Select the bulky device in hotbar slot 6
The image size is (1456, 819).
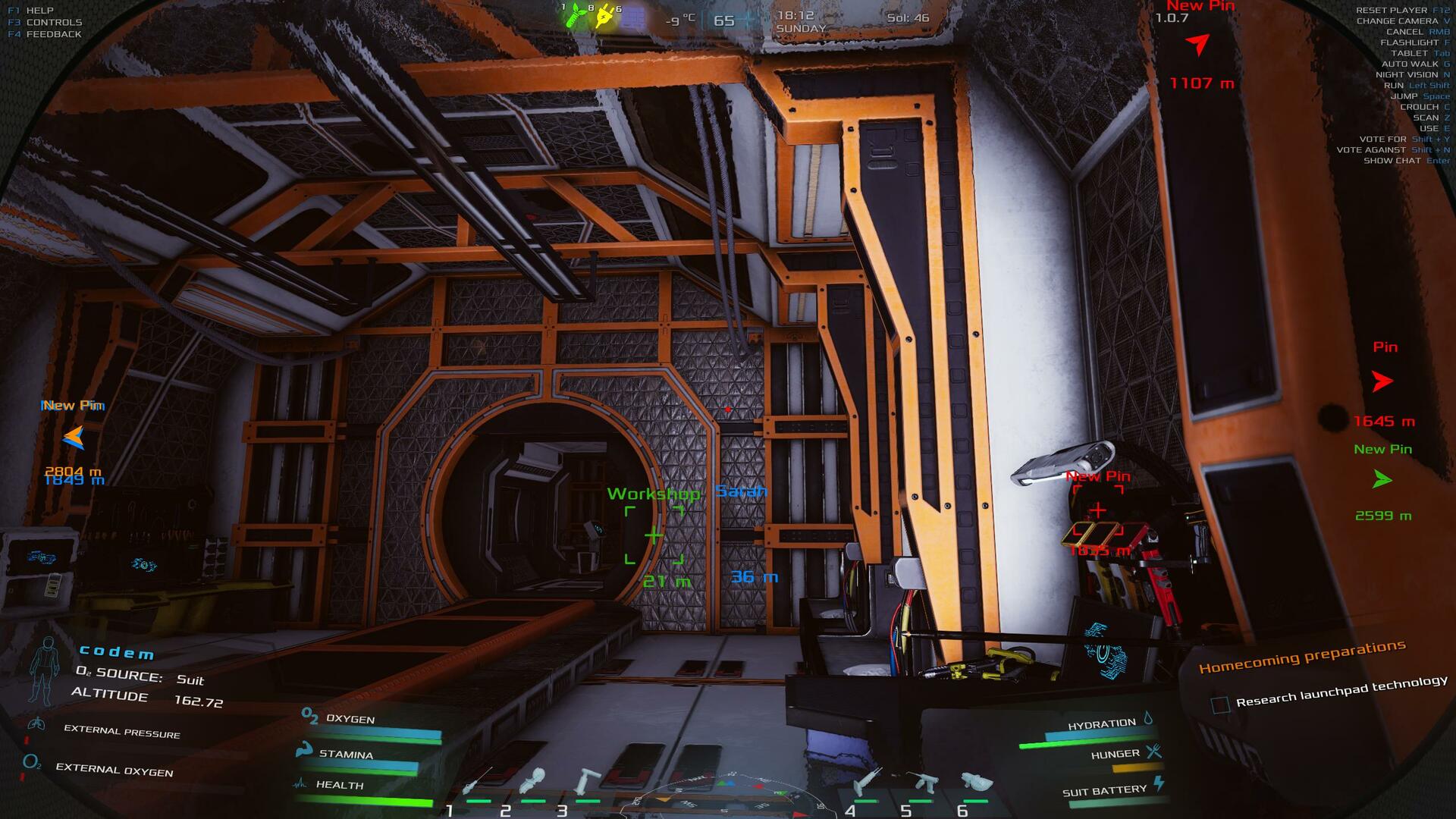click(976, 780)
